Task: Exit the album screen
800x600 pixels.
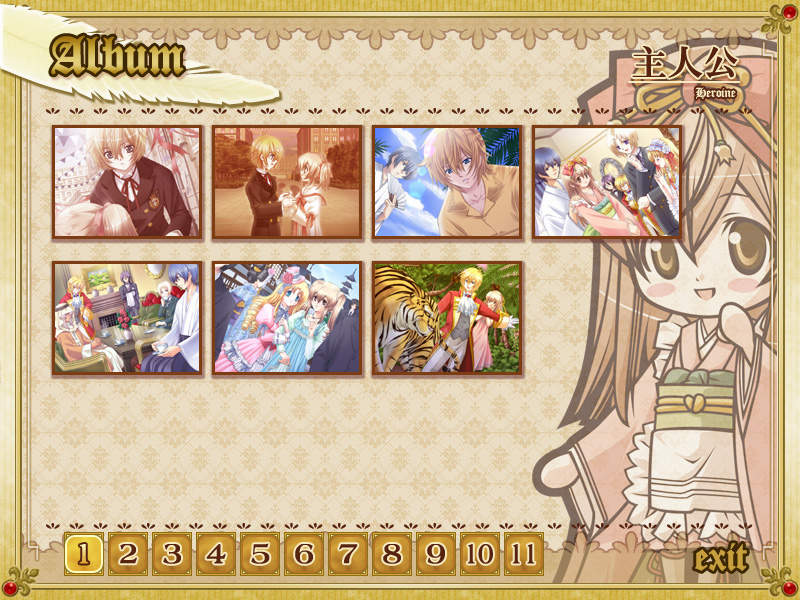Action: tap(720, 559)
